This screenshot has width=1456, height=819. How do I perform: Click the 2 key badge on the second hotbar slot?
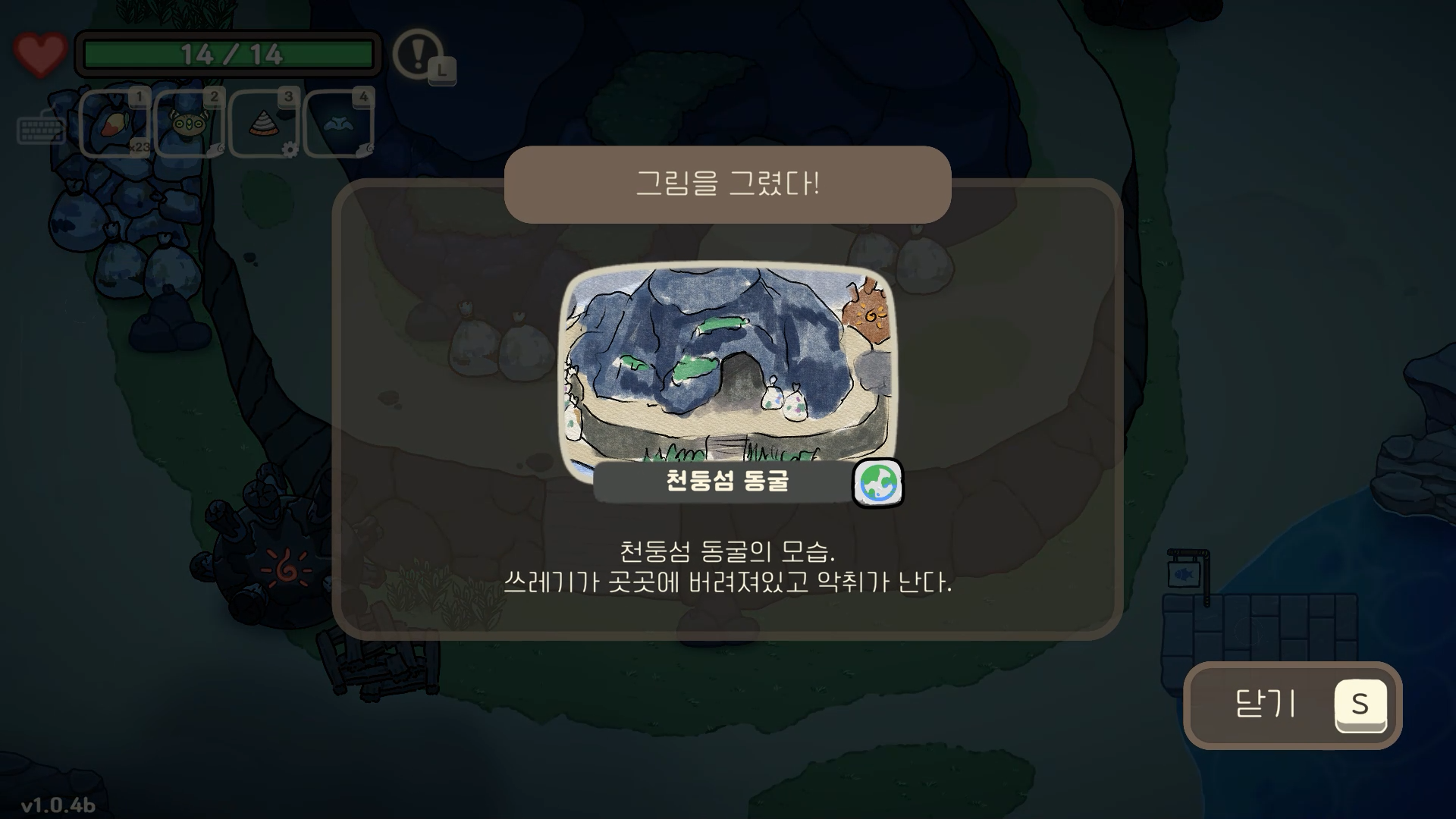(214, 96)
